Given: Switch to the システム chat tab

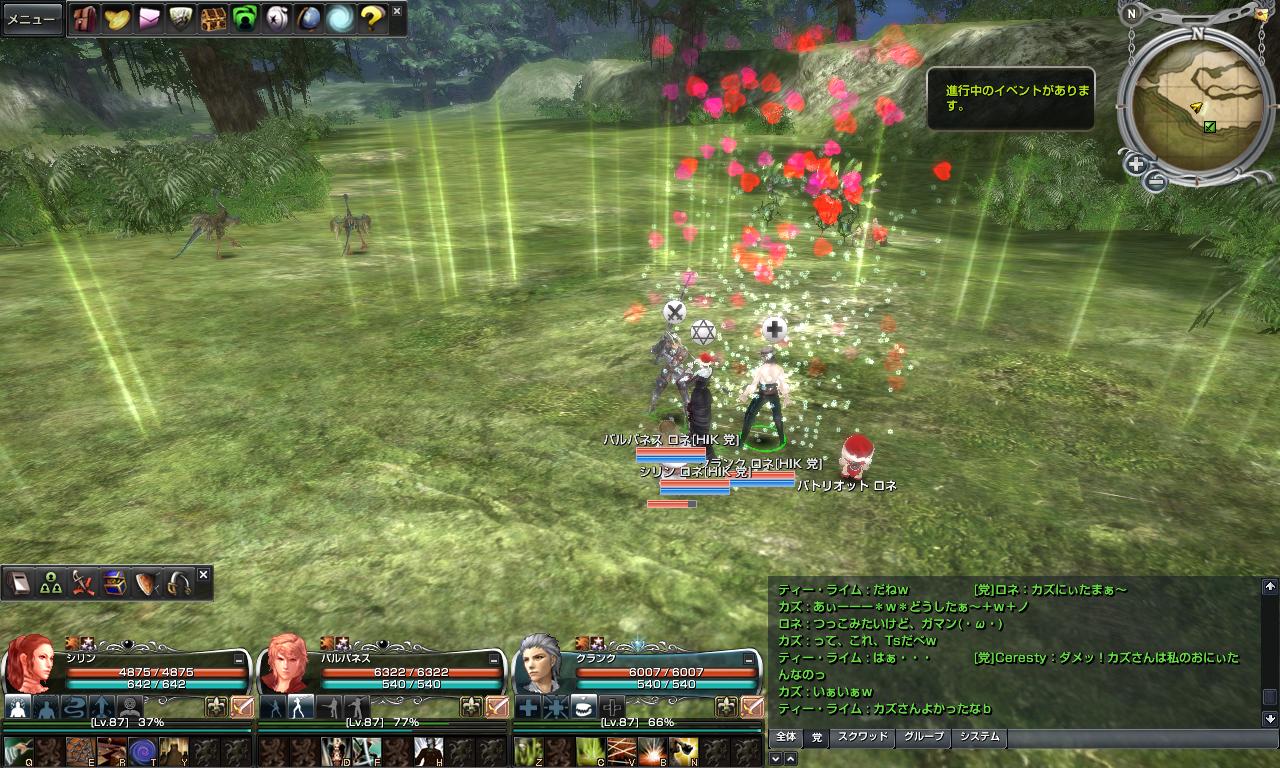Looking at the screenshot, I should point(979,738).
